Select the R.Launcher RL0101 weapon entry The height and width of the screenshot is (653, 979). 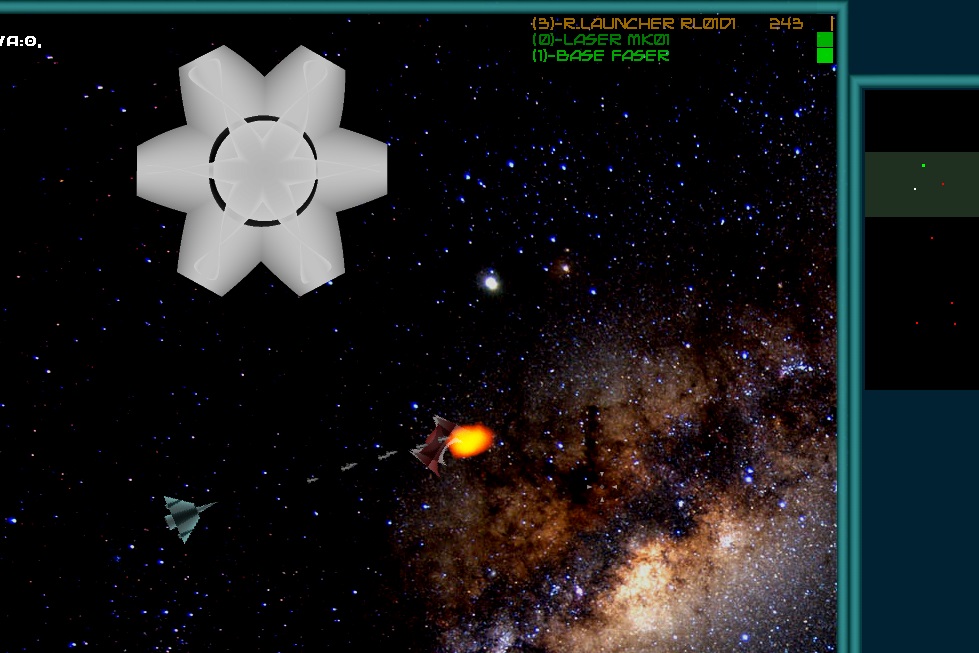click(633, 23)
